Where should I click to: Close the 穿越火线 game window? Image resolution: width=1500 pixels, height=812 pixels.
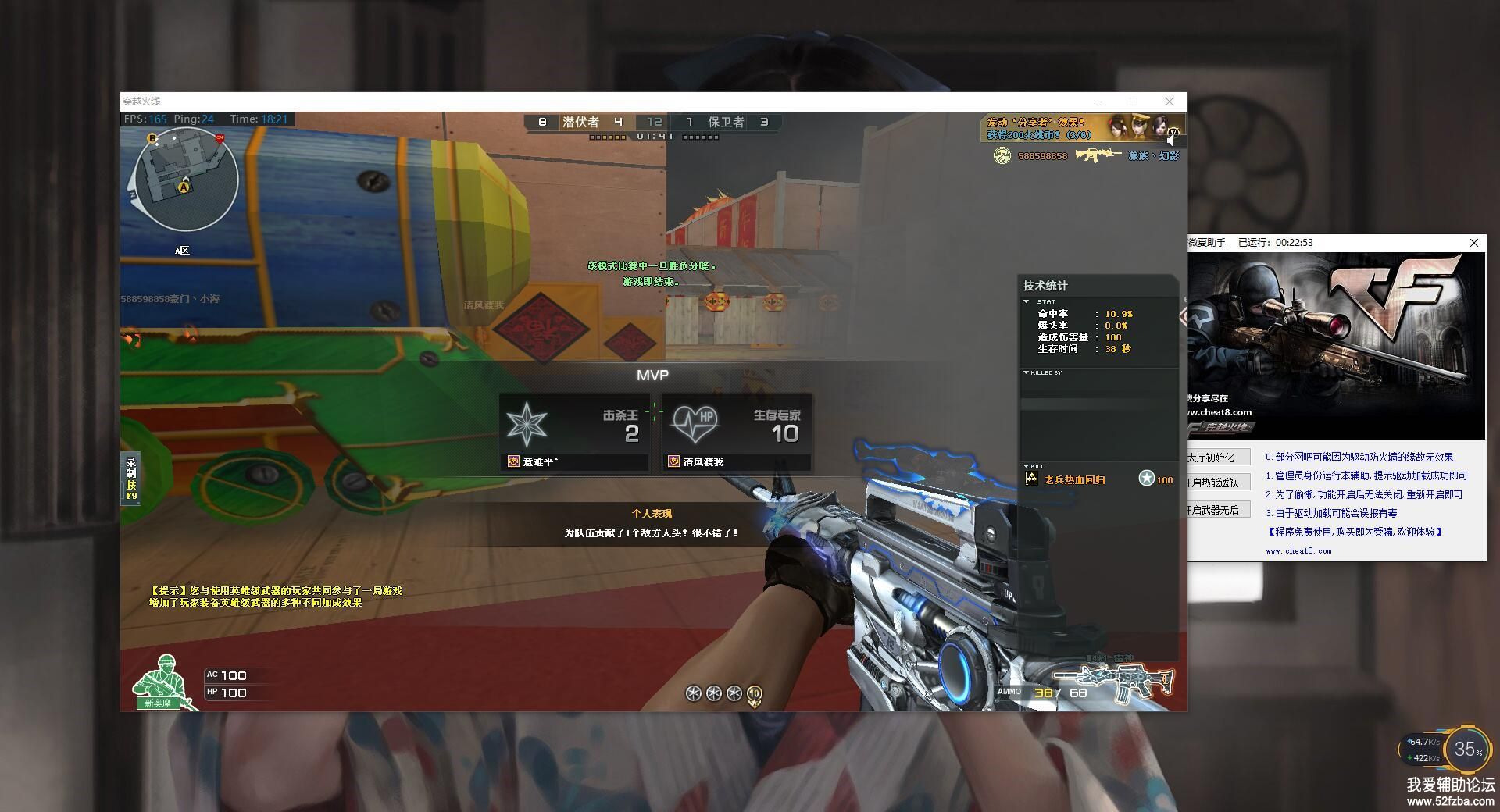point(1170,101)
